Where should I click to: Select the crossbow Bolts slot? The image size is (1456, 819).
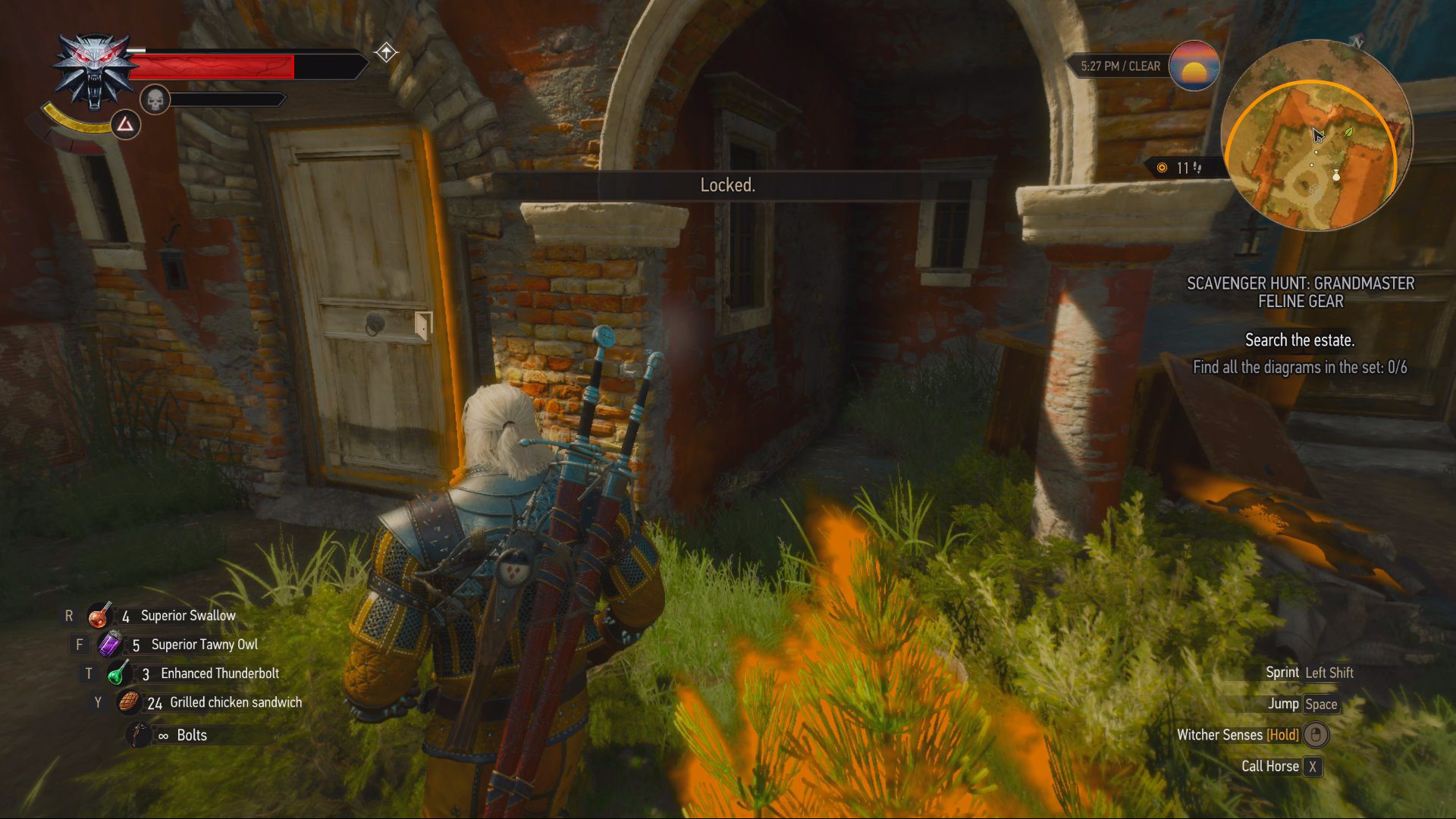click(x=140, y=735)
